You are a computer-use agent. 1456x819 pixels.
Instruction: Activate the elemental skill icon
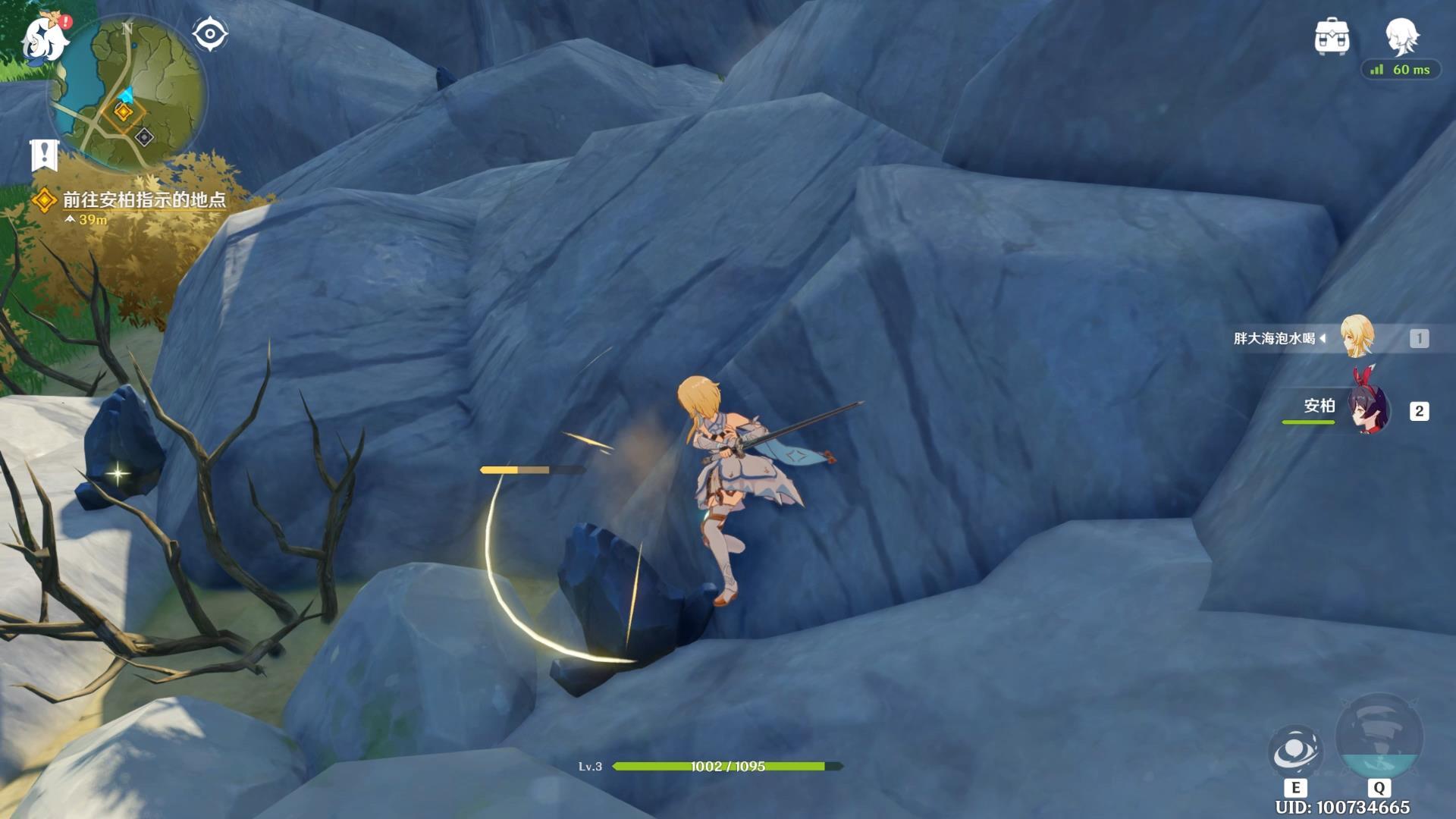point(1294,751)
